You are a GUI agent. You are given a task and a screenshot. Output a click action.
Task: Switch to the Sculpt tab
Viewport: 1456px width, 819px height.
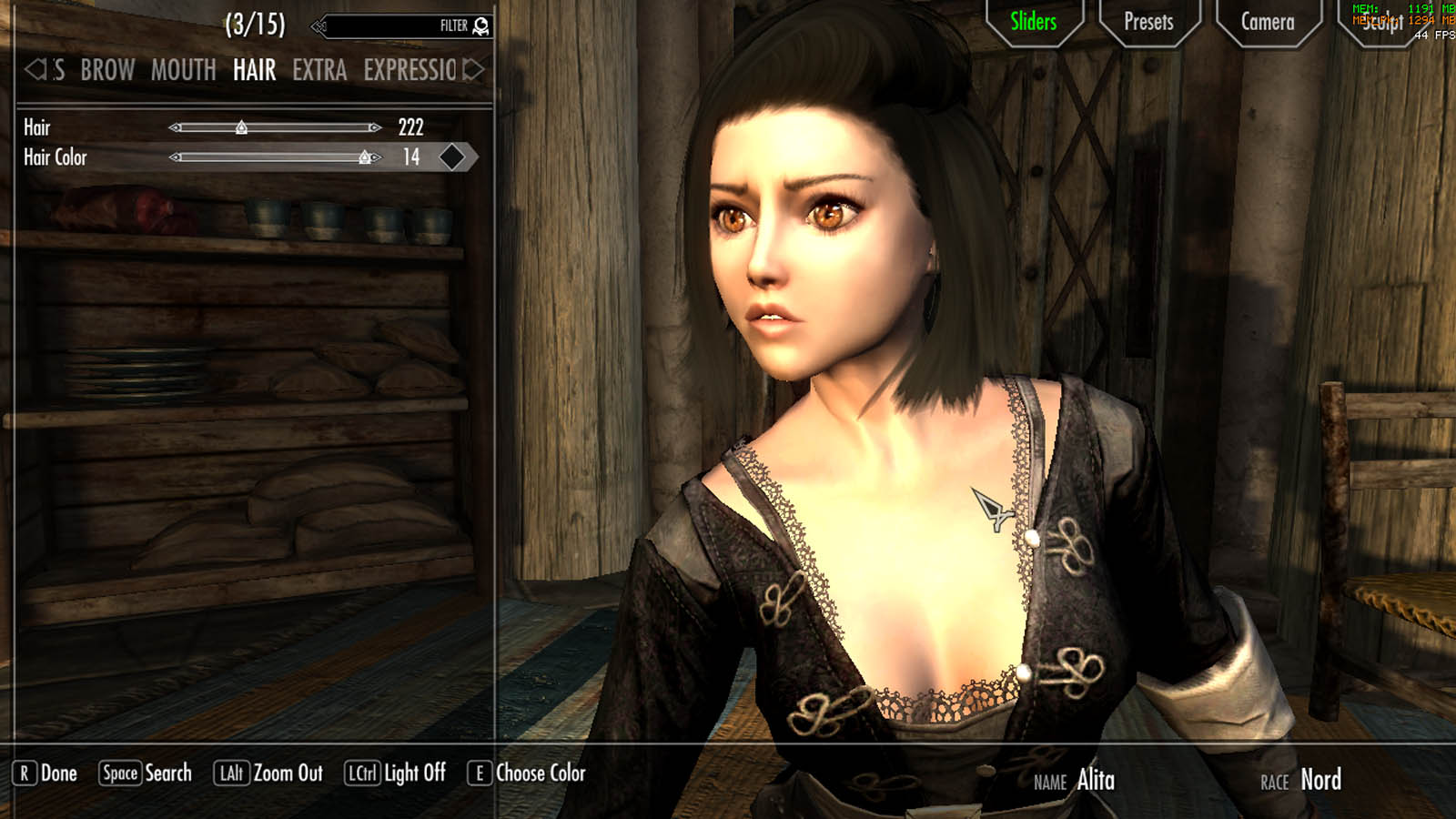click(x=1381, y=24)
